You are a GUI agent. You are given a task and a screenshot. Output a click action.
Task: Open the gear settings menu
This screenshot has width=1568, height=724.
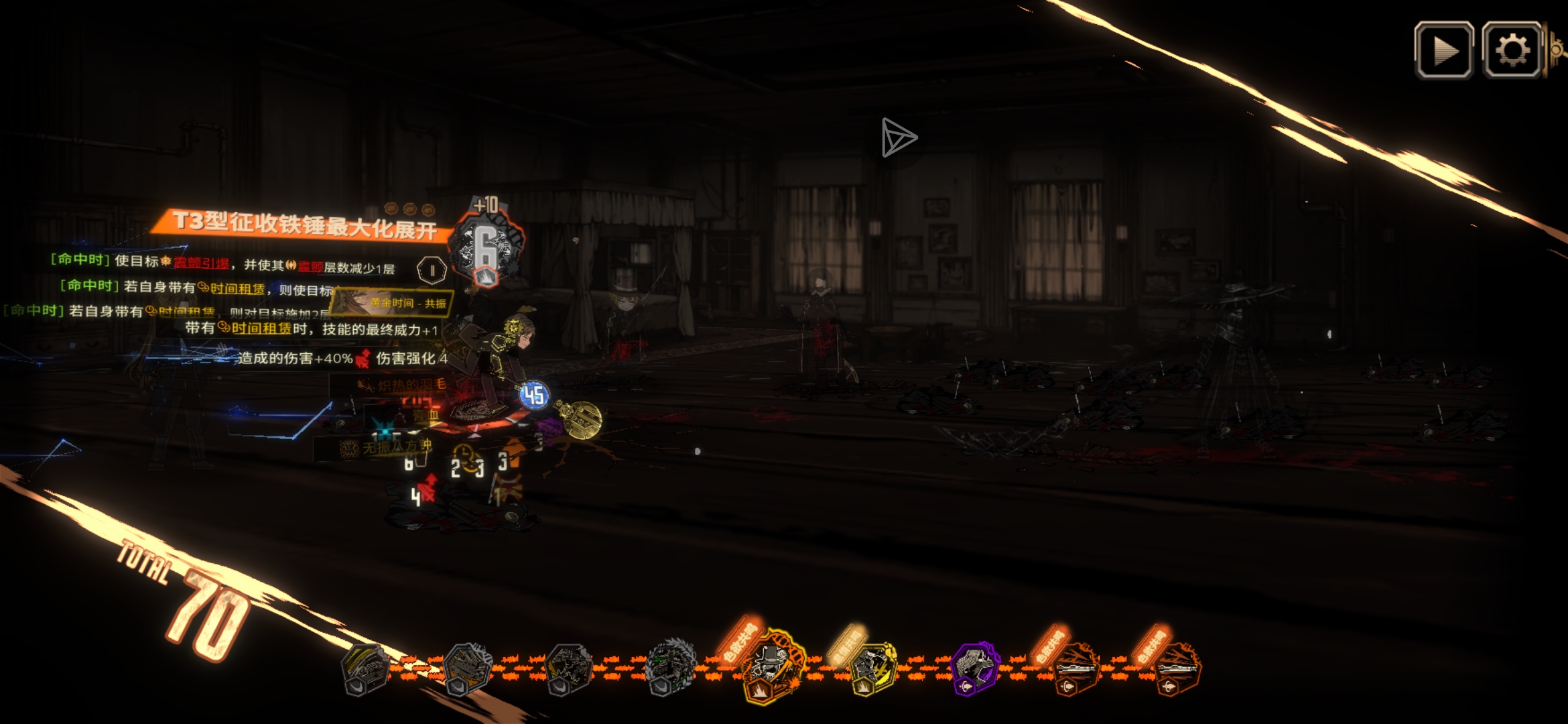click(x=1512, y=50)
